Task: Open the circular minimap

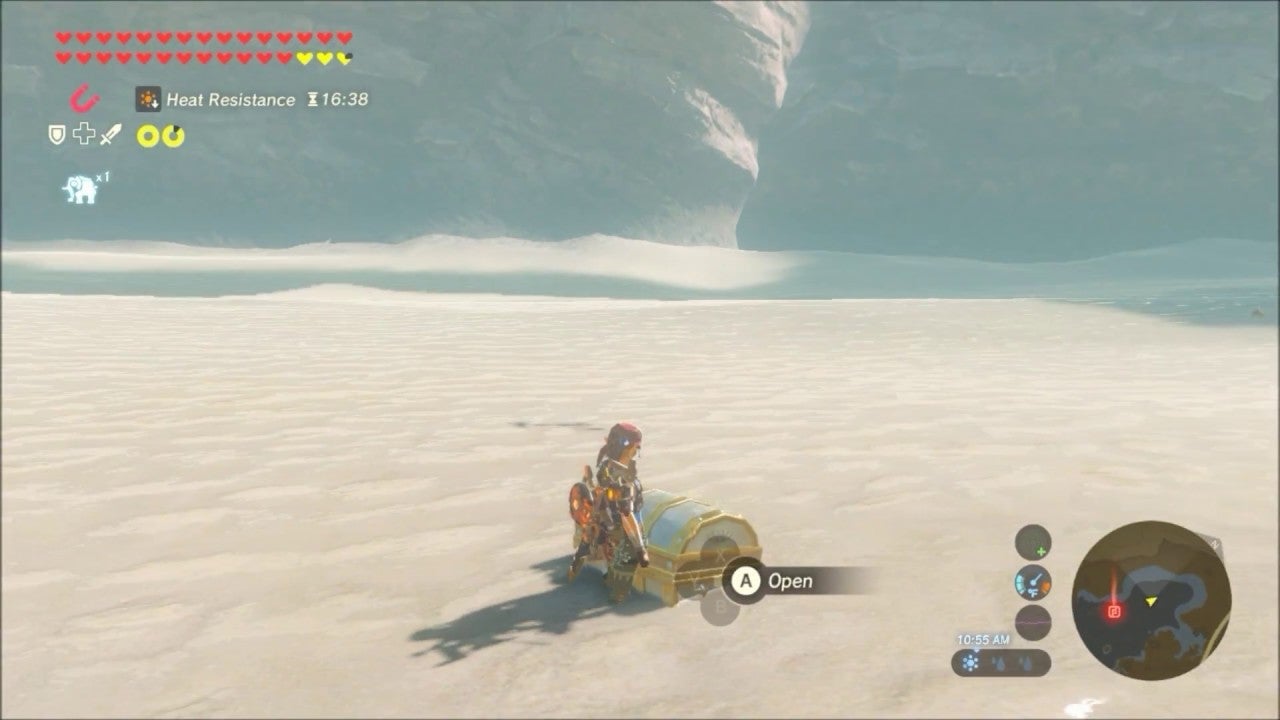Action: pyautogui.click(x=1151, y=600)
